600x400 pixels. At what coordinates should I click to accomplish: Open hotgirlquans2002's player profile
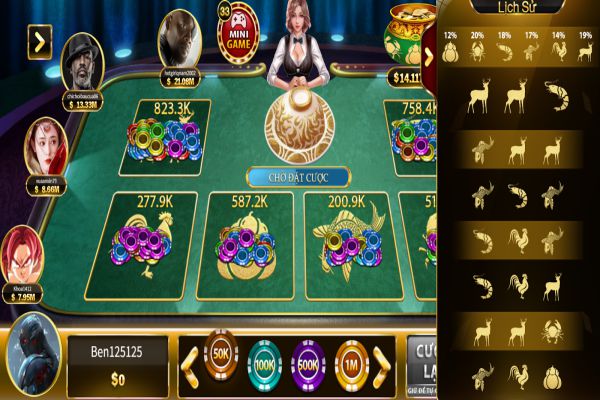(x=179, y=36)
